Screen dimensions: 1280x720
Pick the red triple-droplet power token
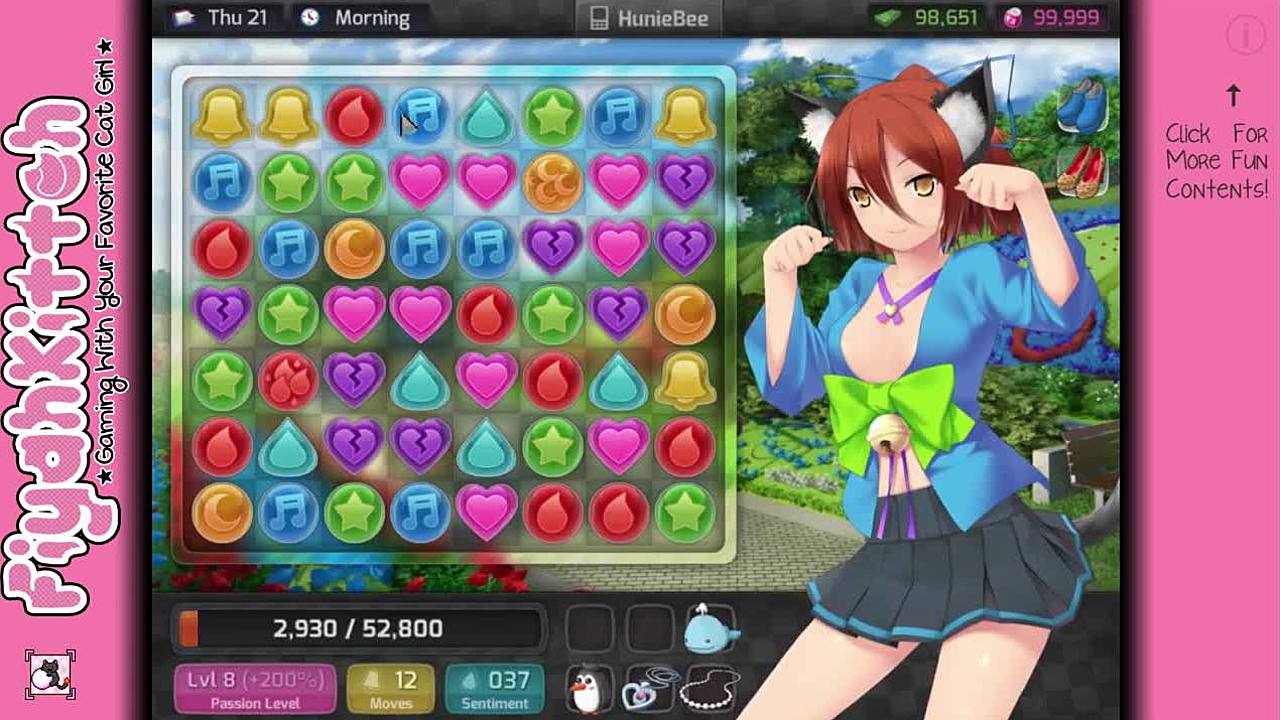pyautogui.click(x=288, y=381)
